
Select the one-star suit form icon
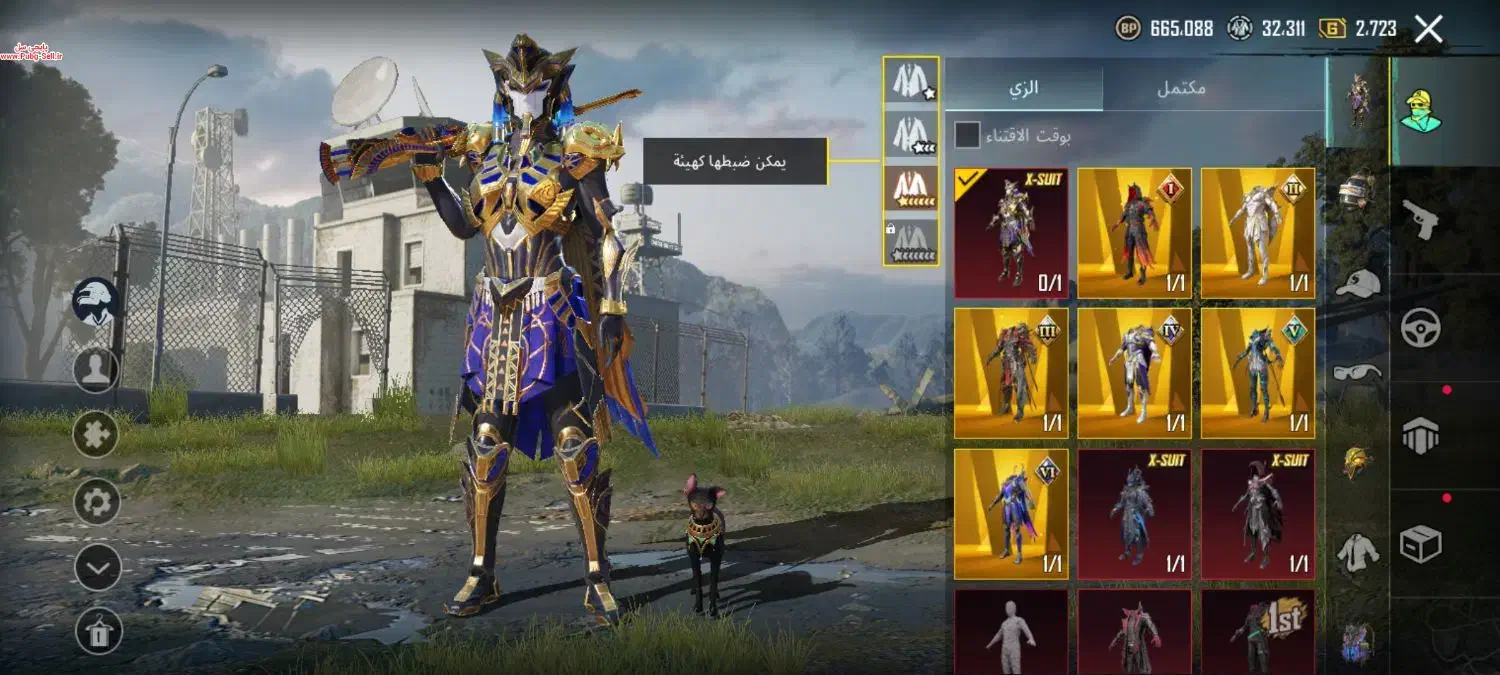click(x=911, y=81)
